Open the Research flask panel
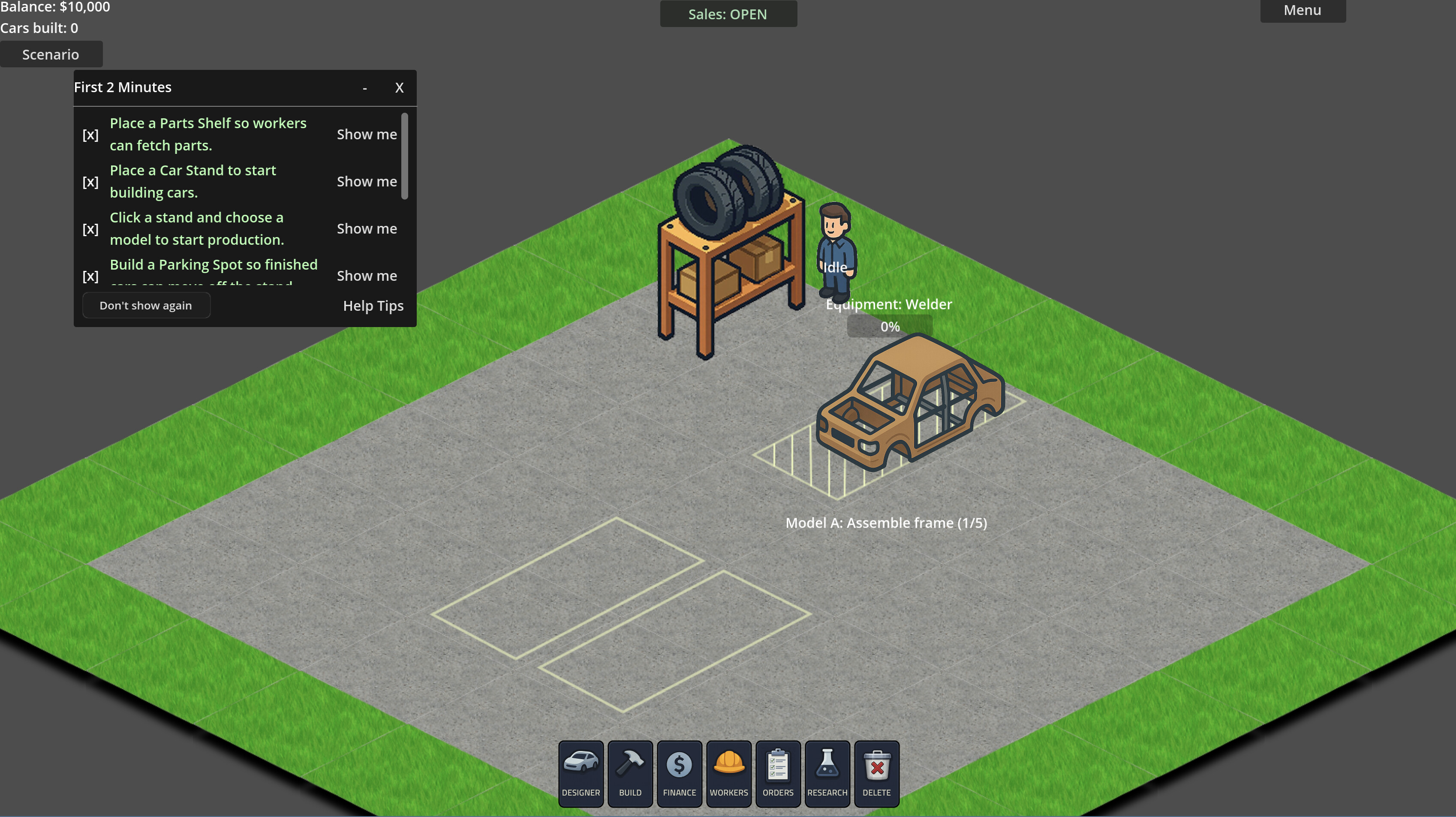 pyautogui.click(x=827, y=773)
